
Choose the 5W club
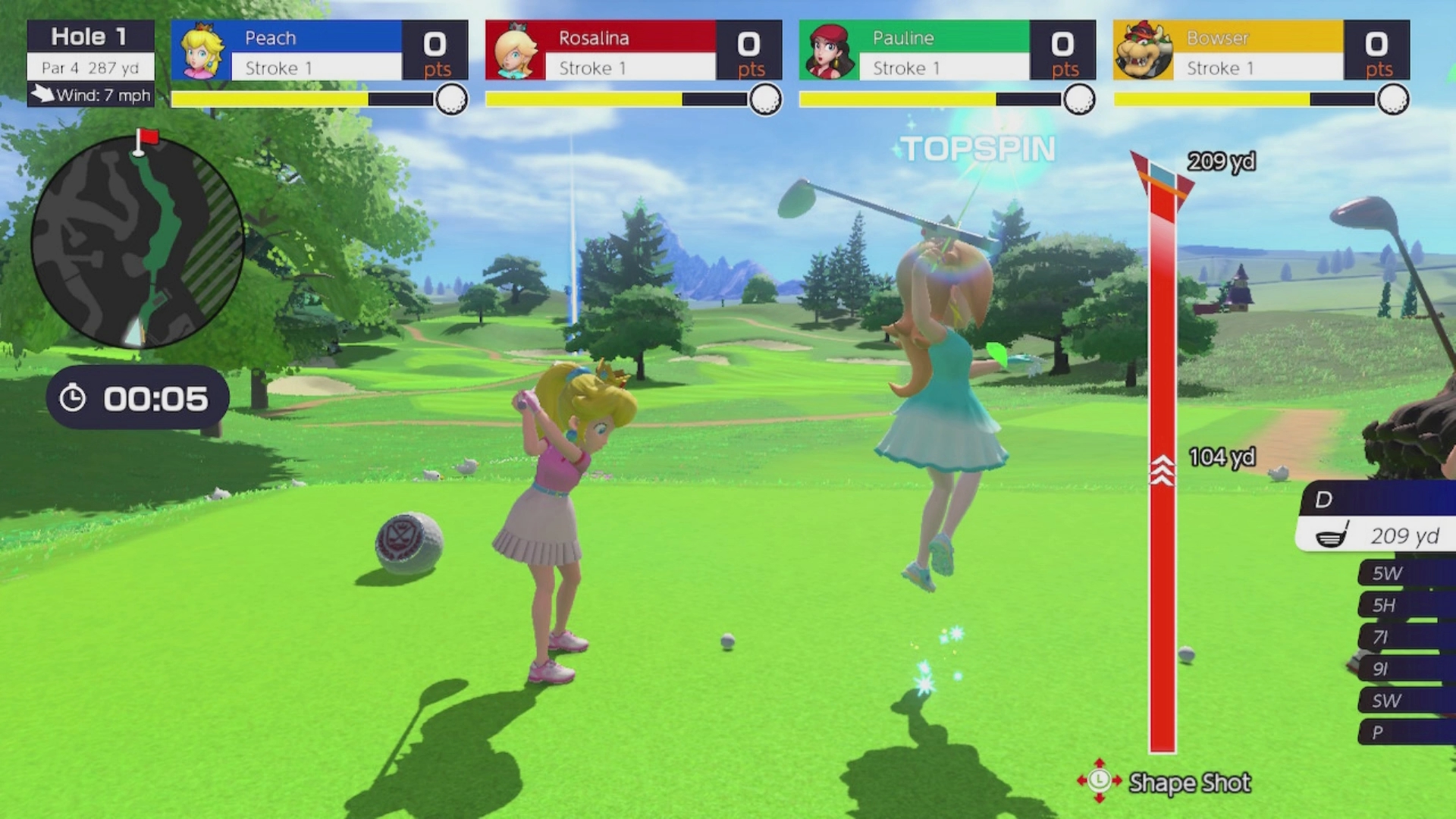point(1404,573)
